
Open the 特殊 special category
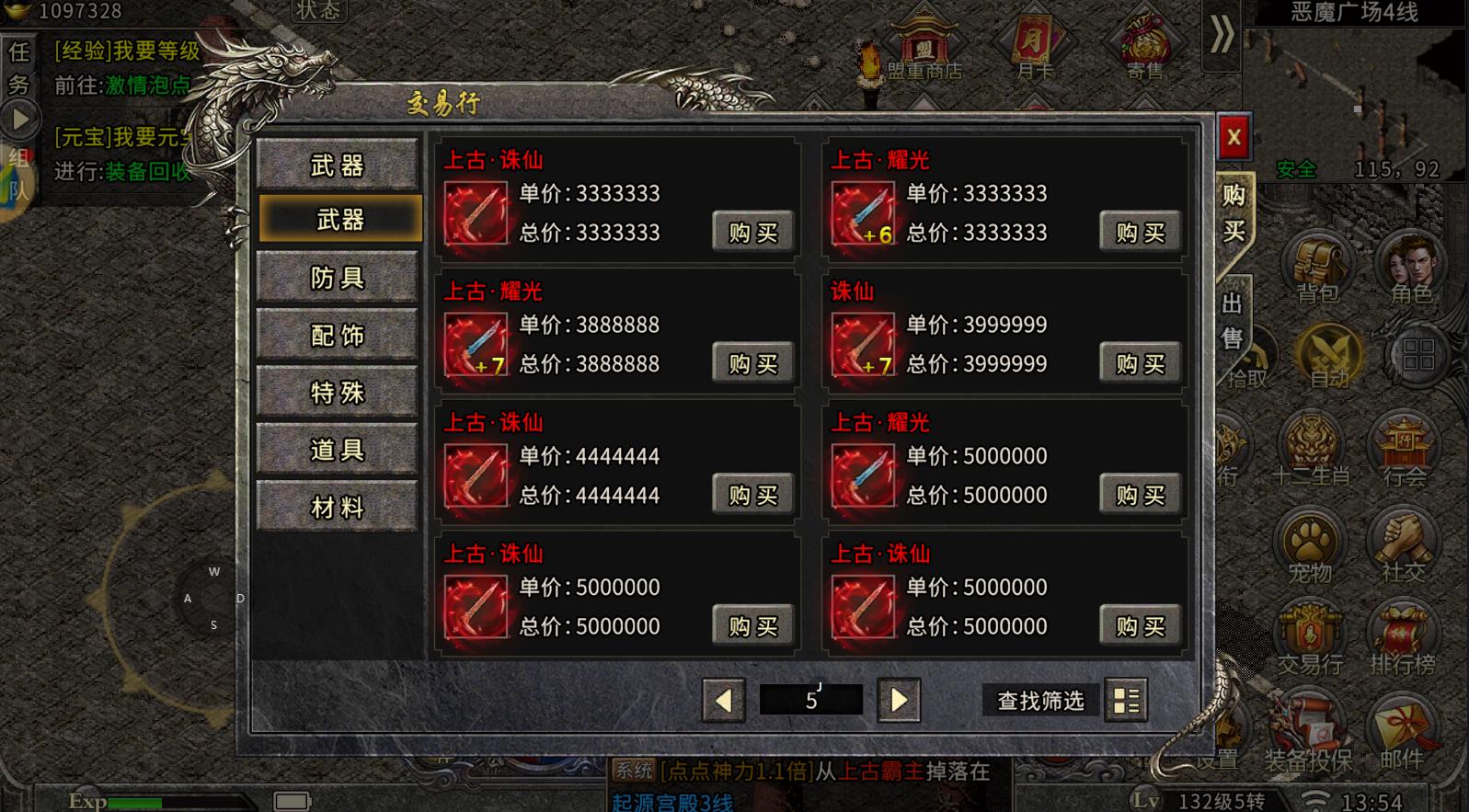click(338, 393)
